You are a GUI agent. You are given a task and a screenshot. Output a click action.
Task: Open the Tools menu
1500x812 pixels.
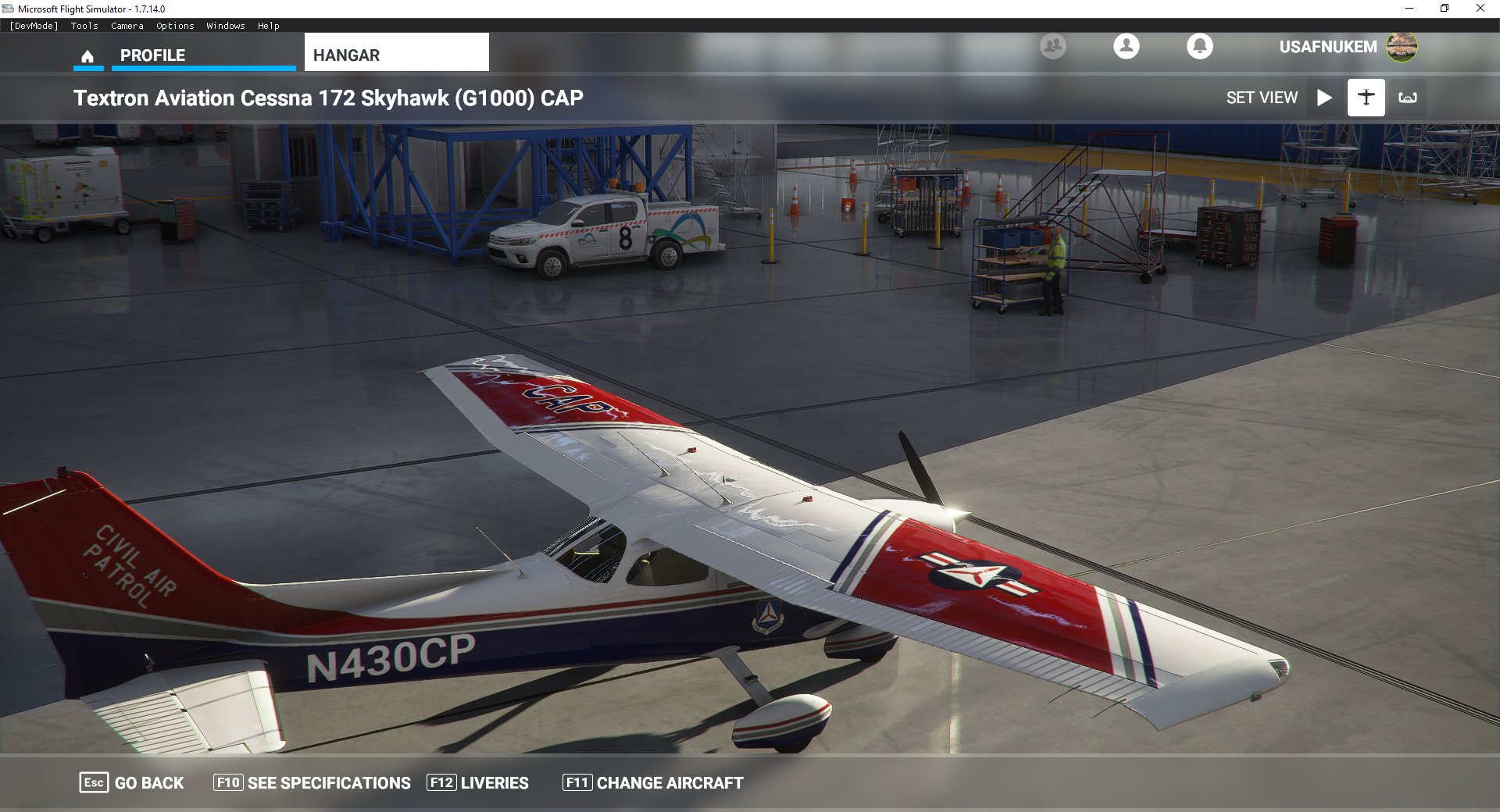point(84,26)
